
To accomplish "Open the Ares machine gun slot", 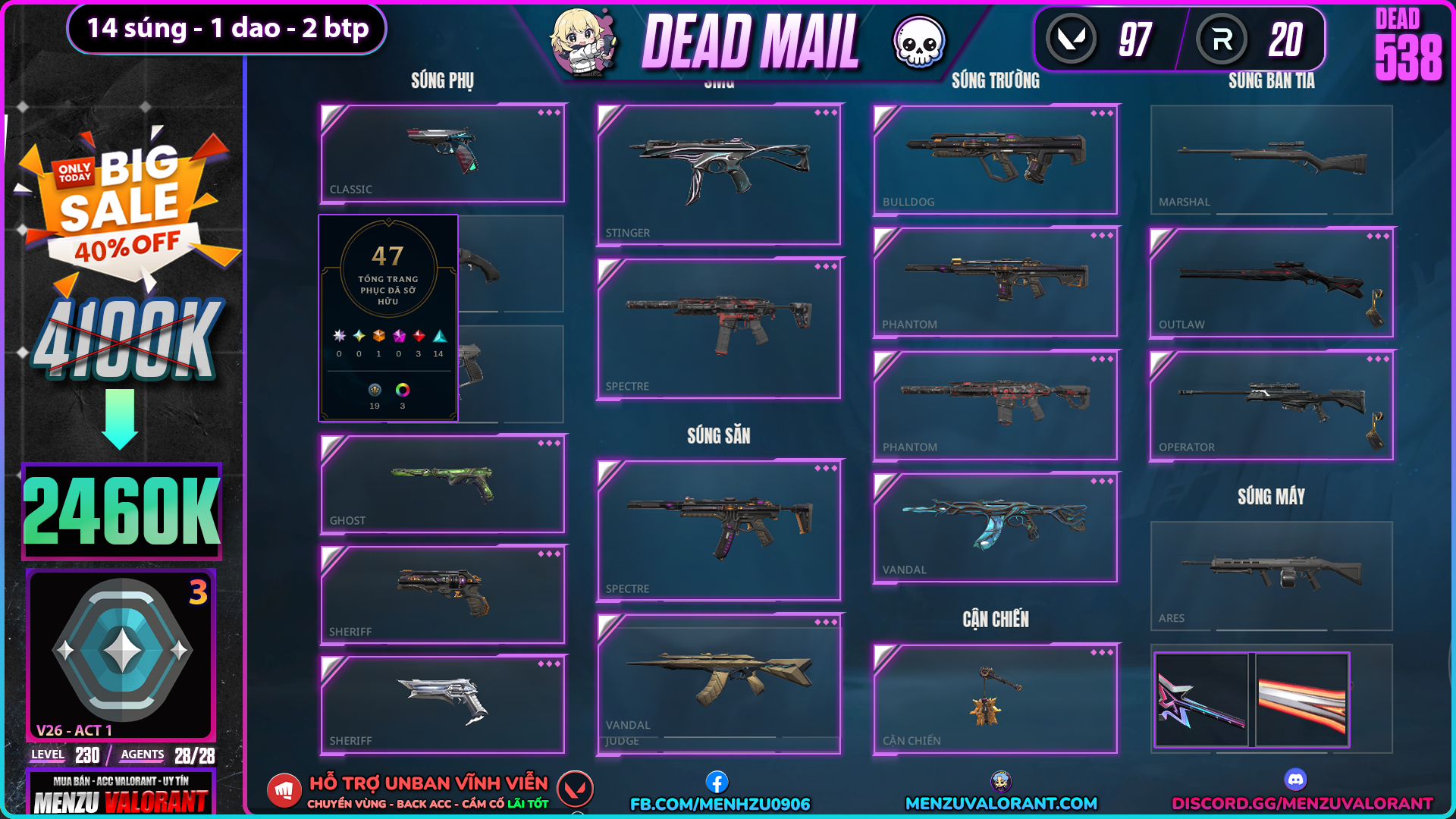I will point(1272,576).
